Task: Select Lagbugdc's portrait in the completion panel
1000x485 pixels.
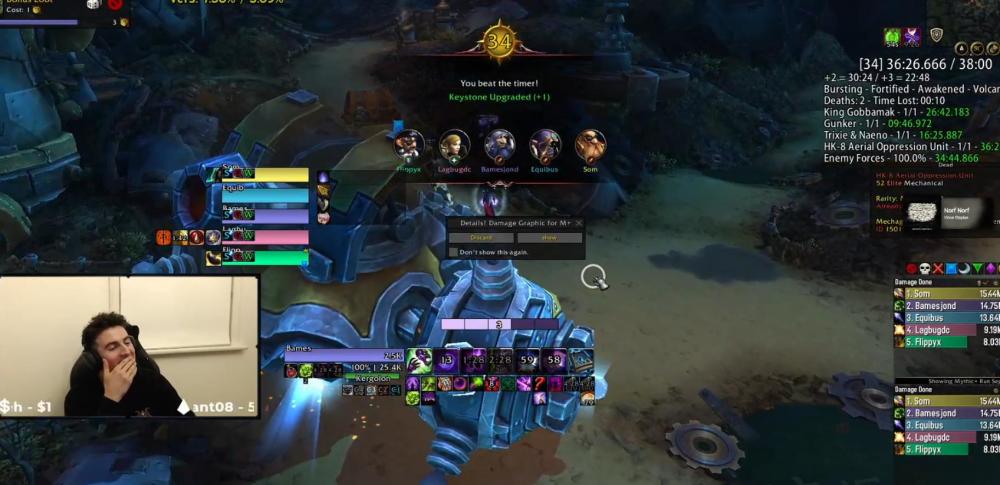Action: [454, 146]
